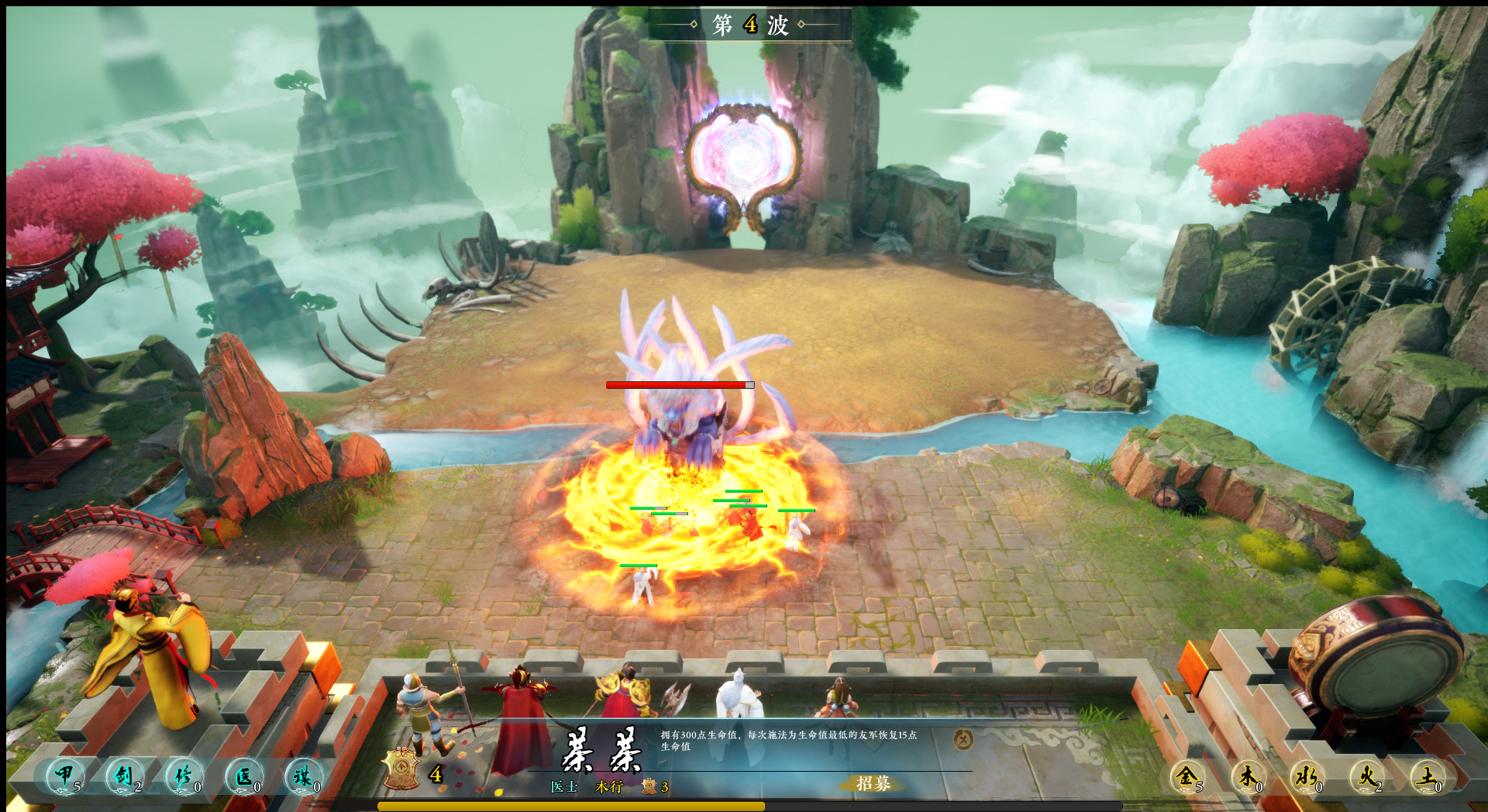This screenshot has height=812, width=1488.
Task: Select the 剑 sword class icon
Action: pos(125,776)
